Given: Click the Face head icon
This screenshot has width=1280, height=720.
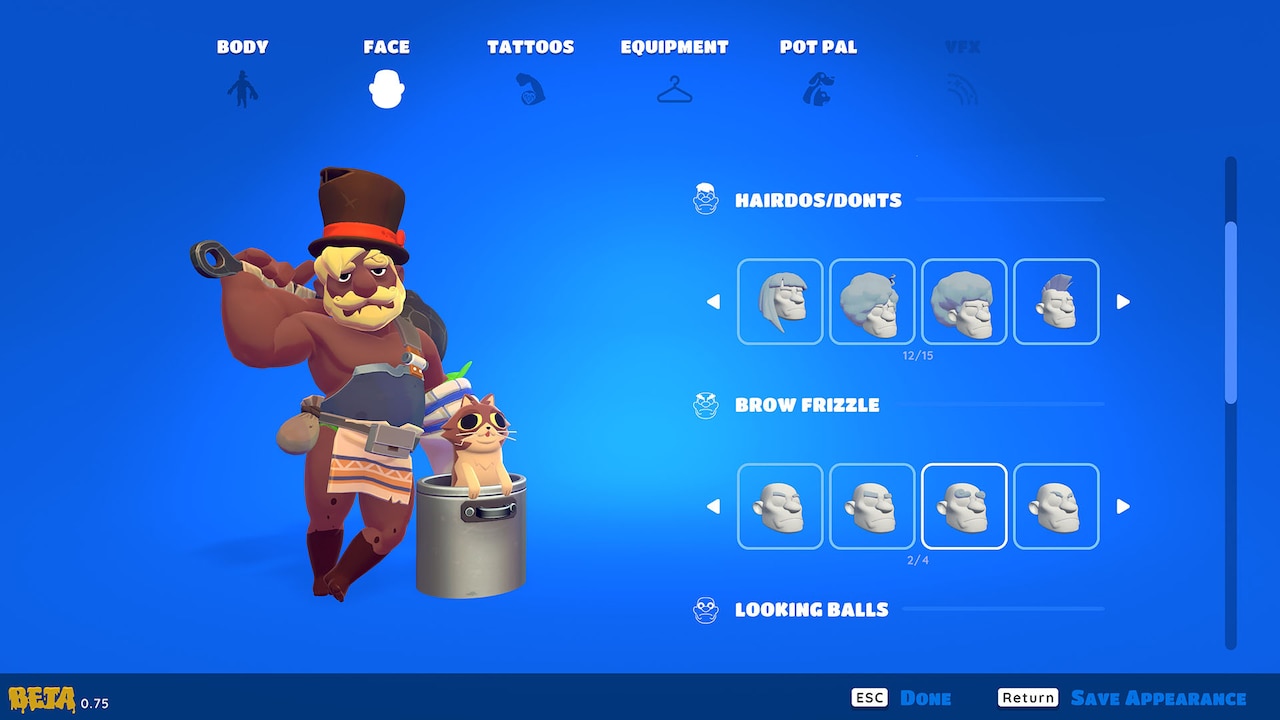Looking at the screenshot, I should pyautogui.click(x=387, y=88).
